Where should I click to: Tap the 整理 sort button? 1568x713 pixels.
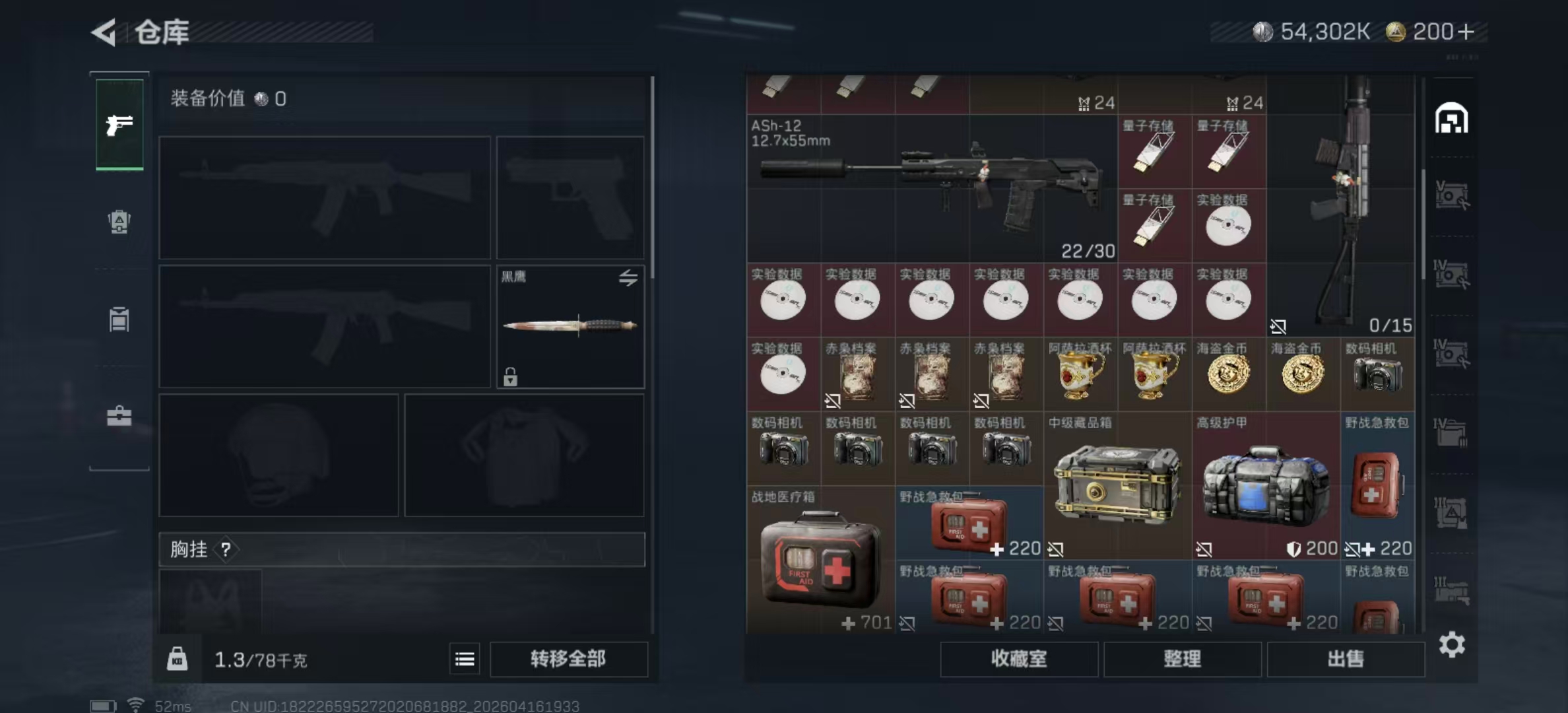click(x=1182, y=659)
